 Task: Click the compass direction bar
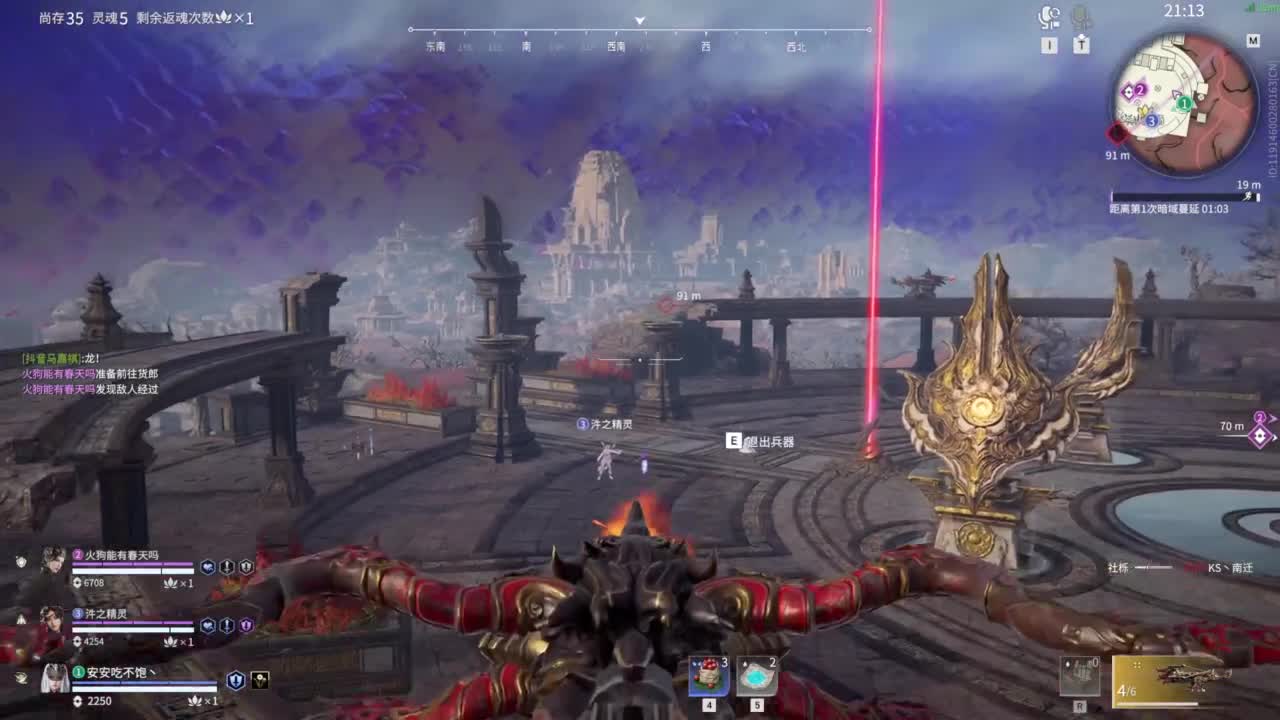[640, 31]
